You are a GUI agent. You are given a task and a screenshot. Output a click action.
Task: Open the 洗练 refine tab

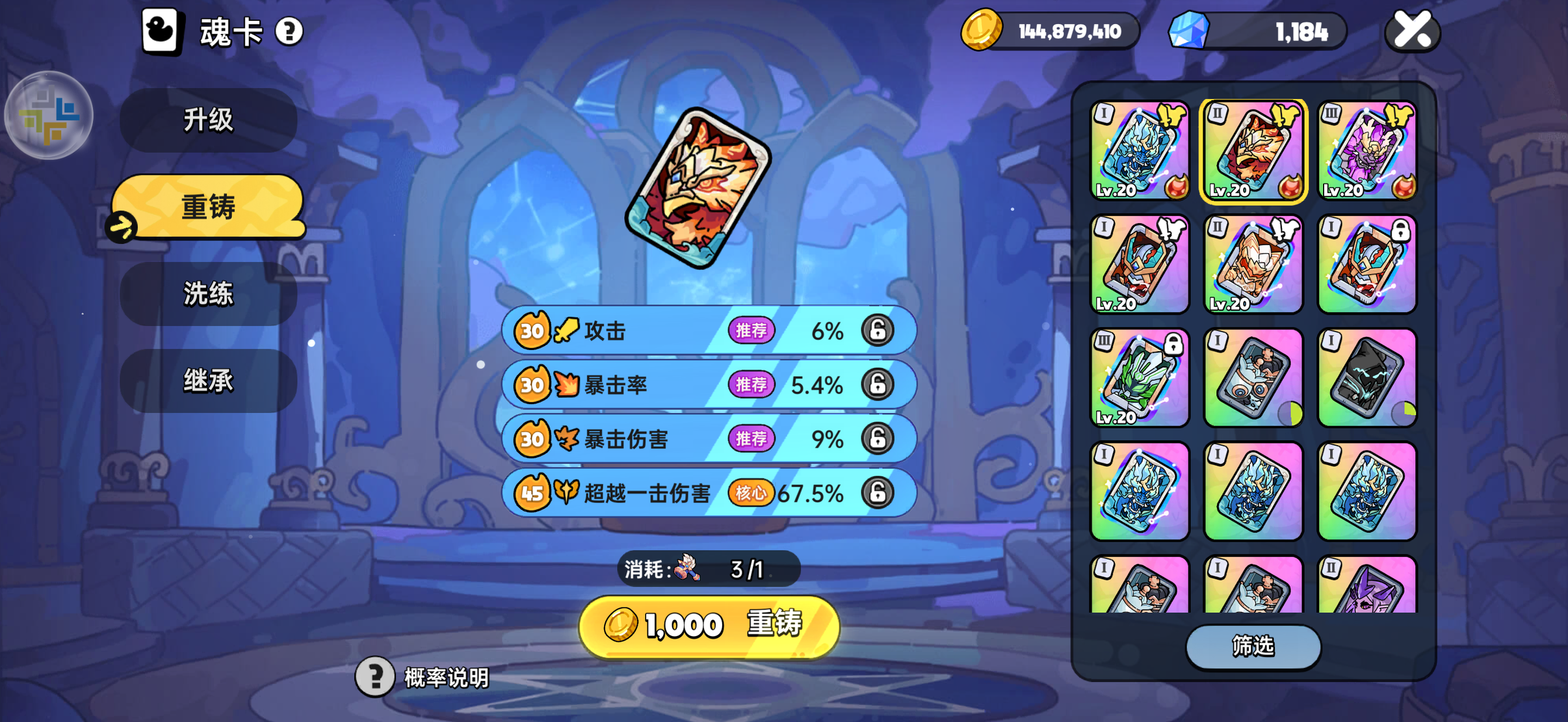(x=208, y=294)
